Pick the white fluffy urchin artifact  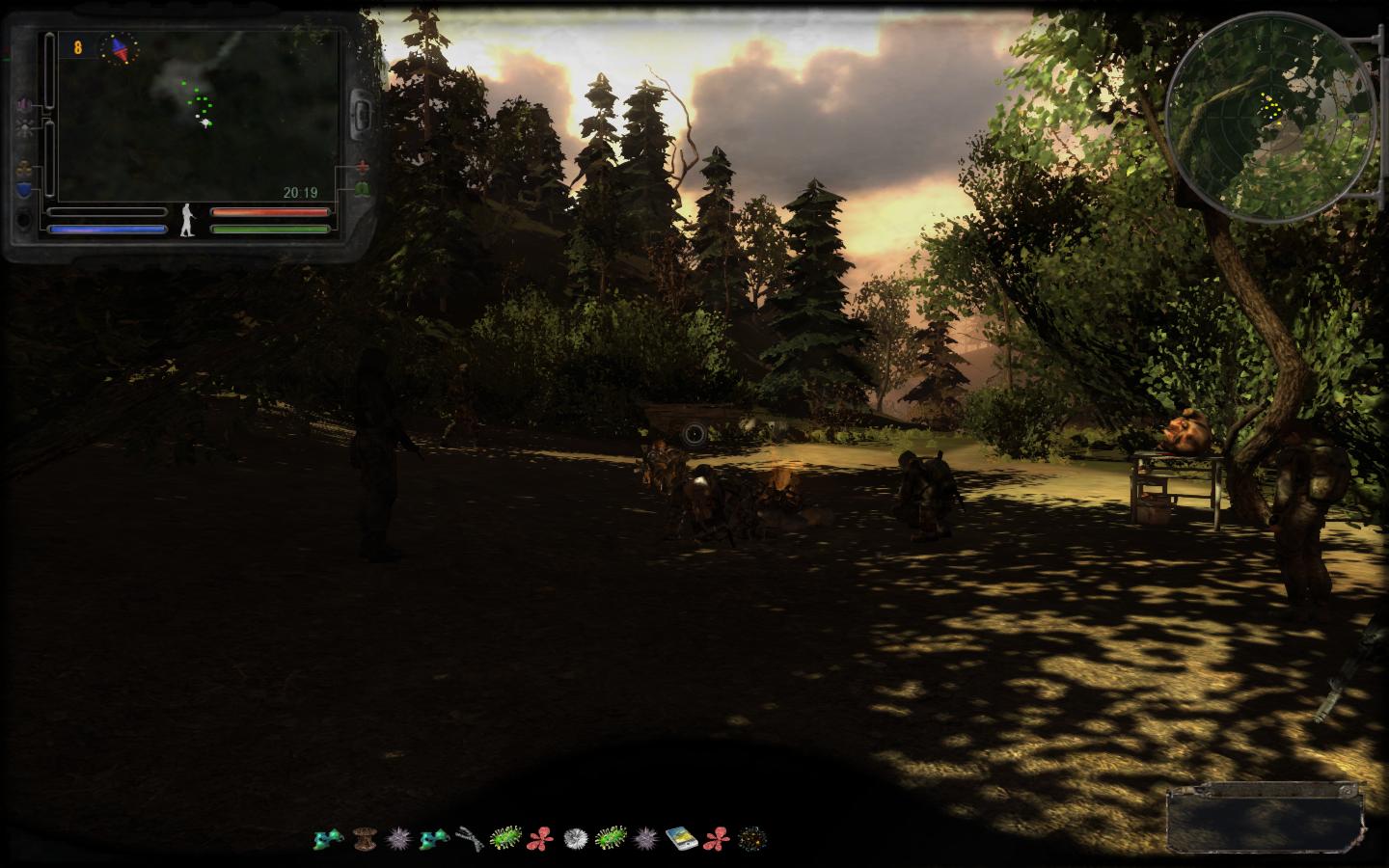(575, 837)
